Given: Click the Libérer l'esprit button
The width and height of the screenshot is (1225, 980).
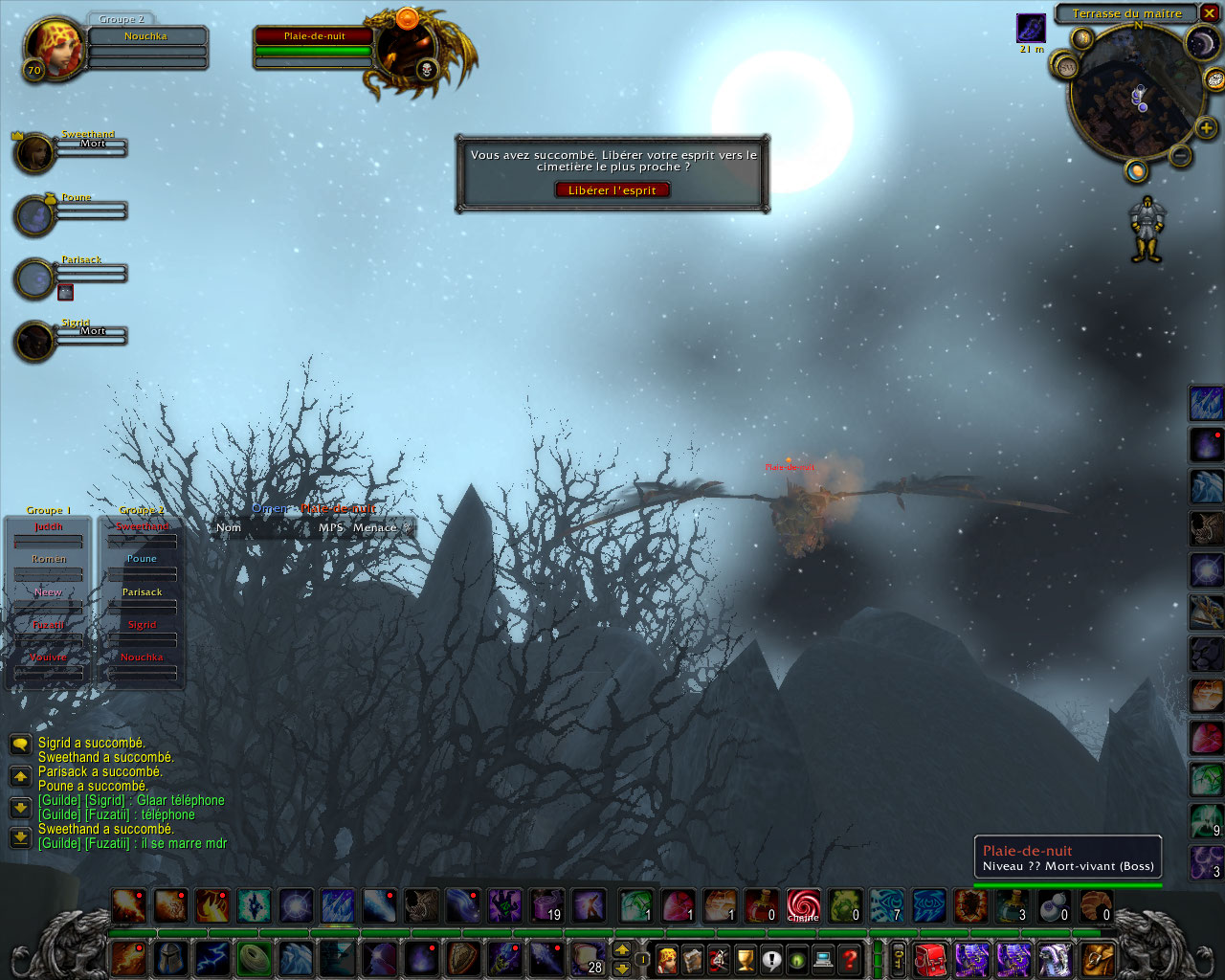Looking at the screenshot, I should click(612, 189).
